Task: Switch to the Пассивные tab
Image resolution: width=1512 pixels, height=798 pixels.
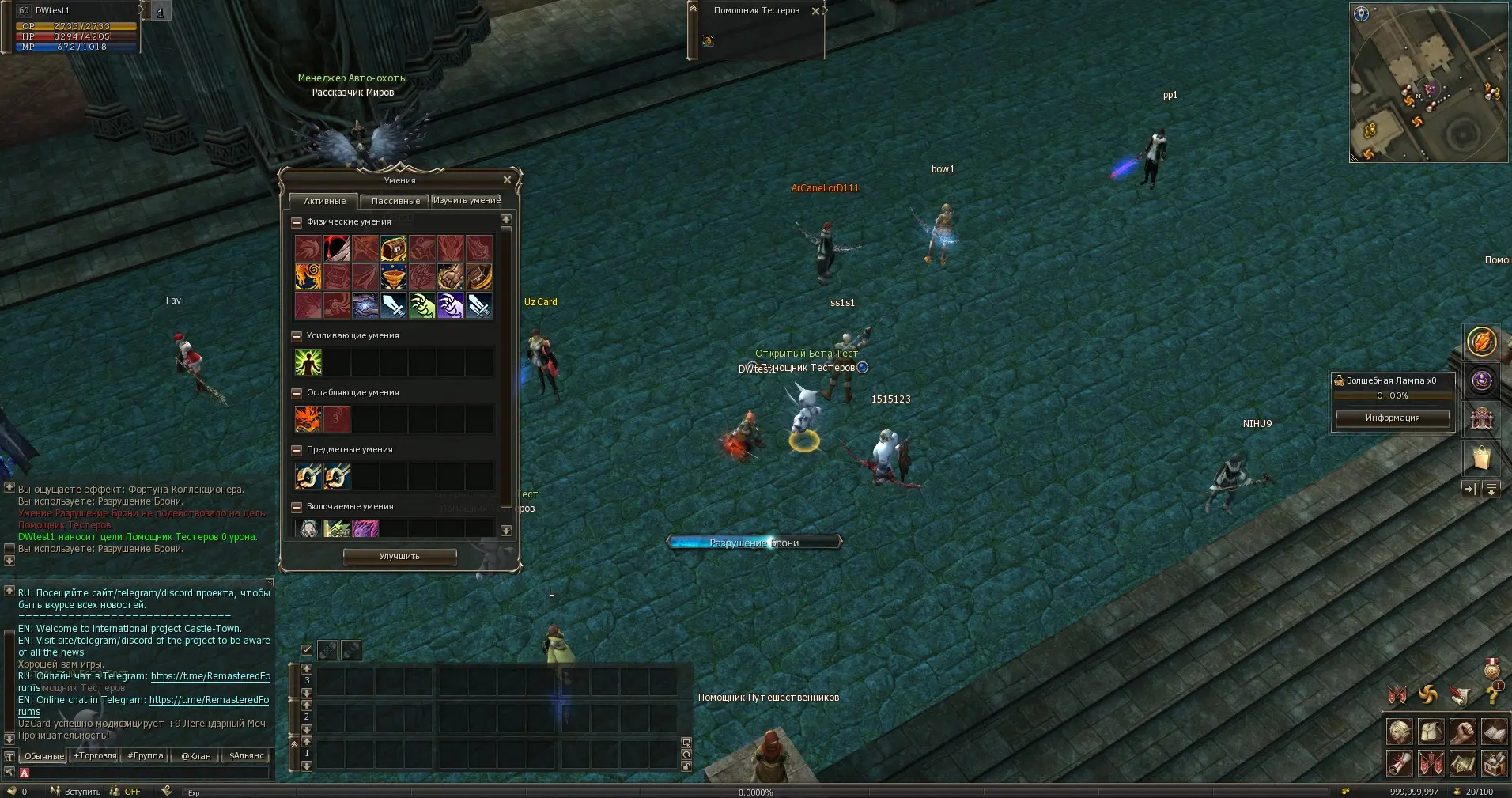Action: (395, 201)
